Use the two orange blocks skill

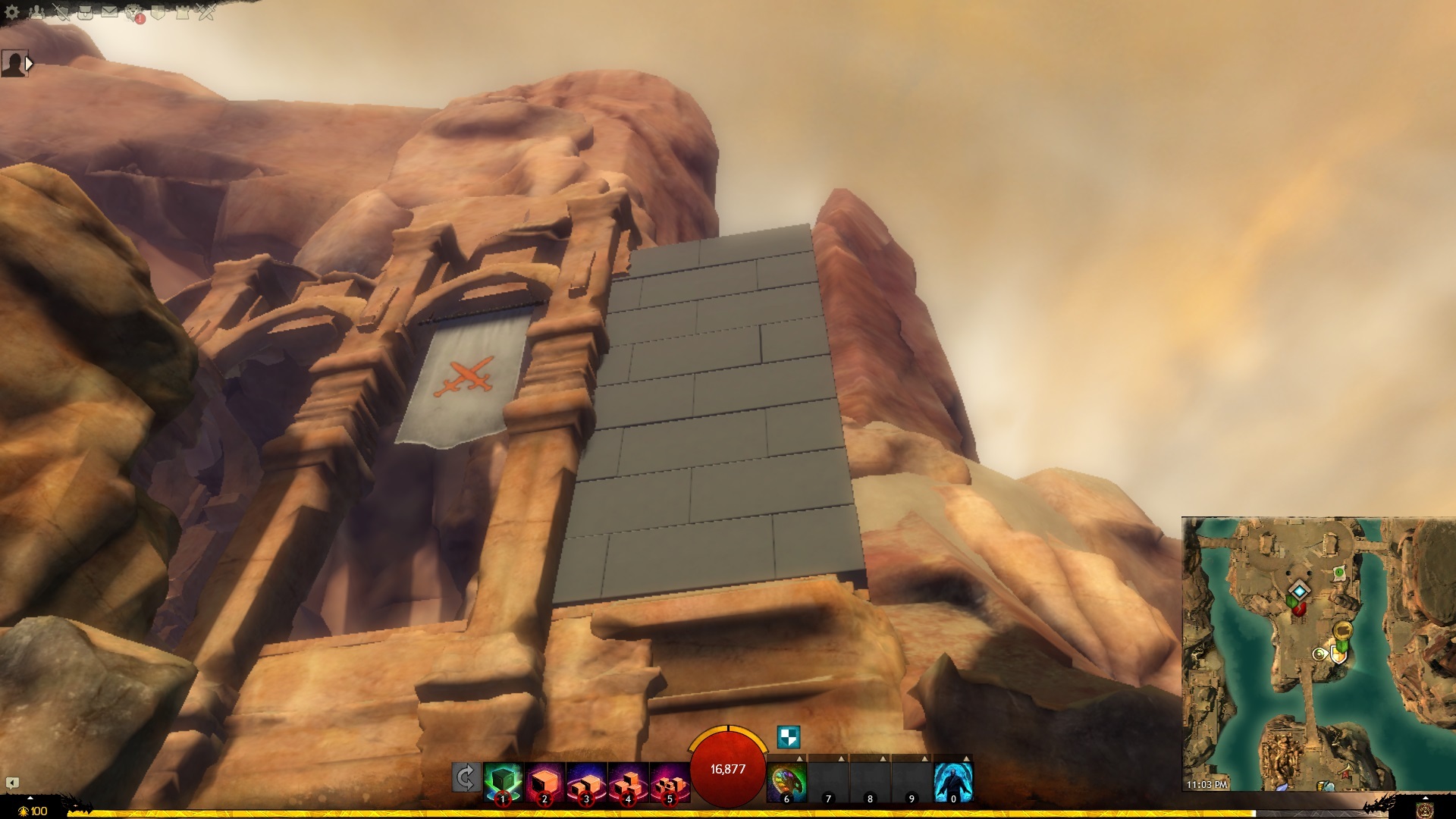click(586, 781)
